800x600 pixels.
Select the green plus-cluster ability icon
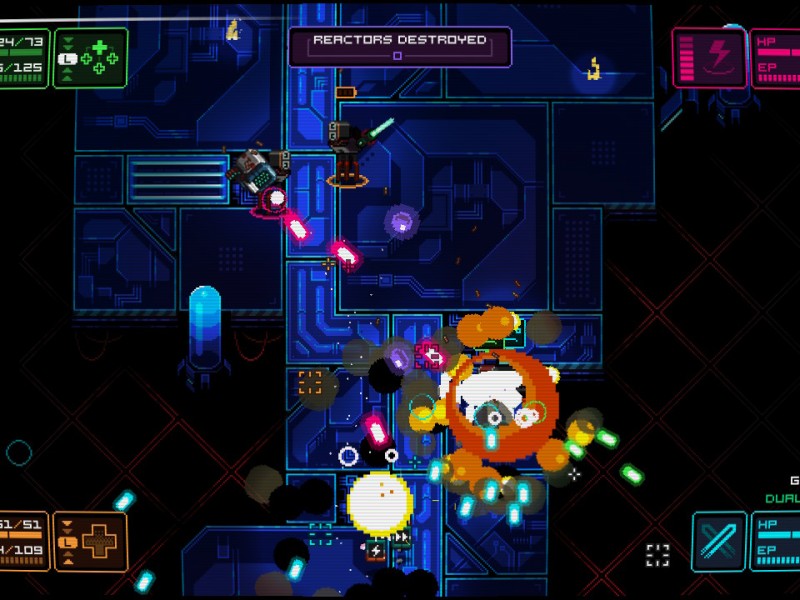(x=91, y=57)
